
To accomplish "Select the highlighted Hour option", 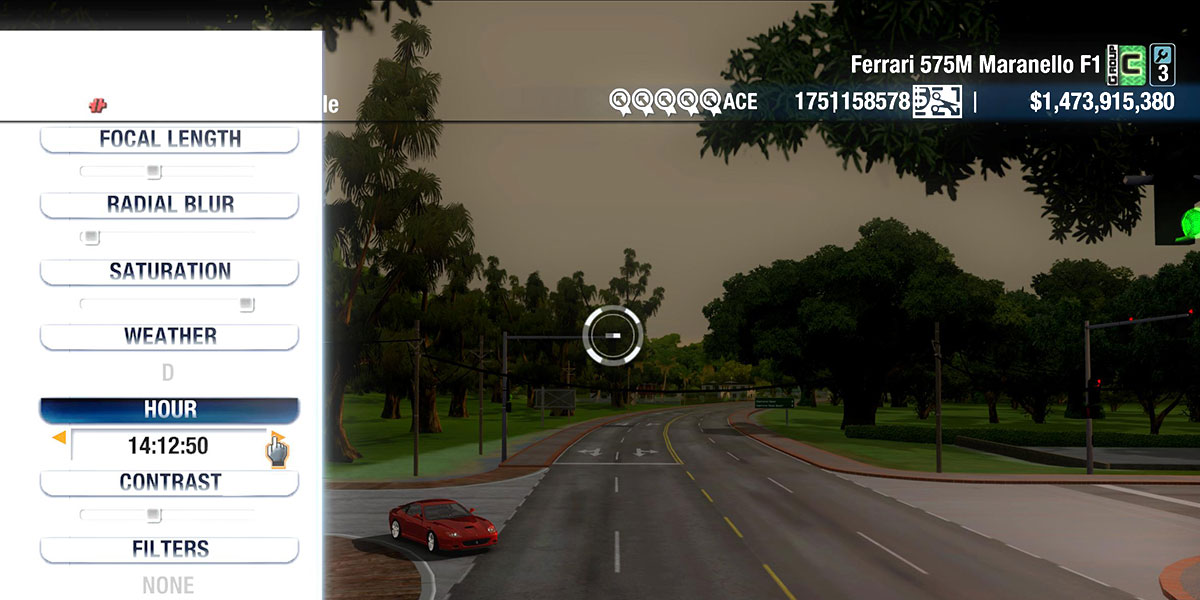I will click(x=169, y=410).
